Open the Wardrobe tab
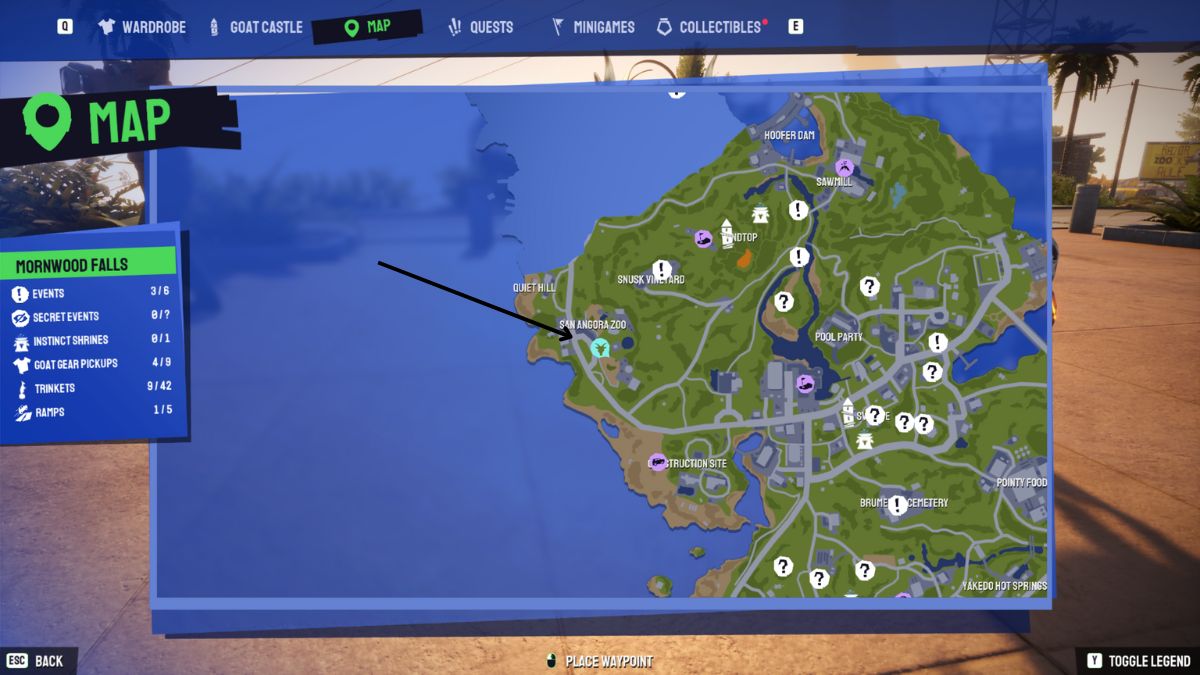Viewport: 1200px width, 675px height. click(x=143, y=27)
